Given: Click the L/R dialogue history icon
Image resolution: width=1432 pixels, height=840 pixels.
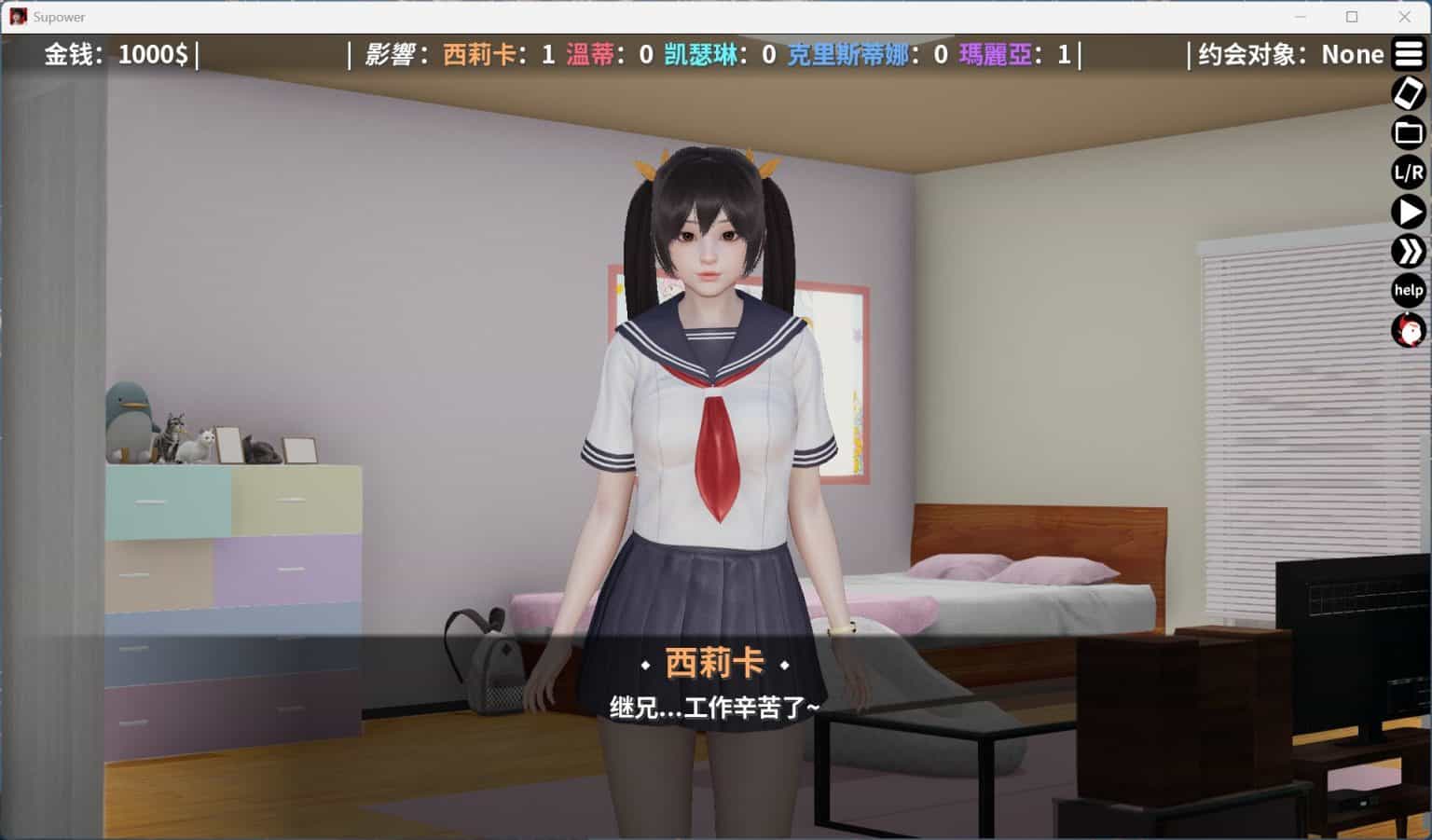Looking at the screenshot, I should 1407,172.
